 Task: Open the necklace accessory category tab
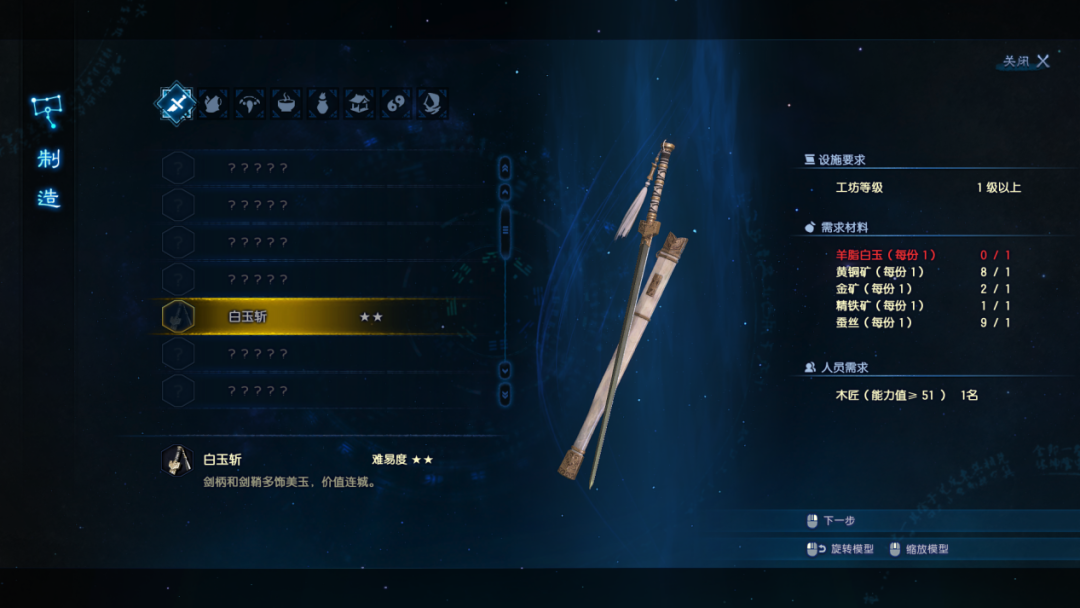[x=249, y=103]
